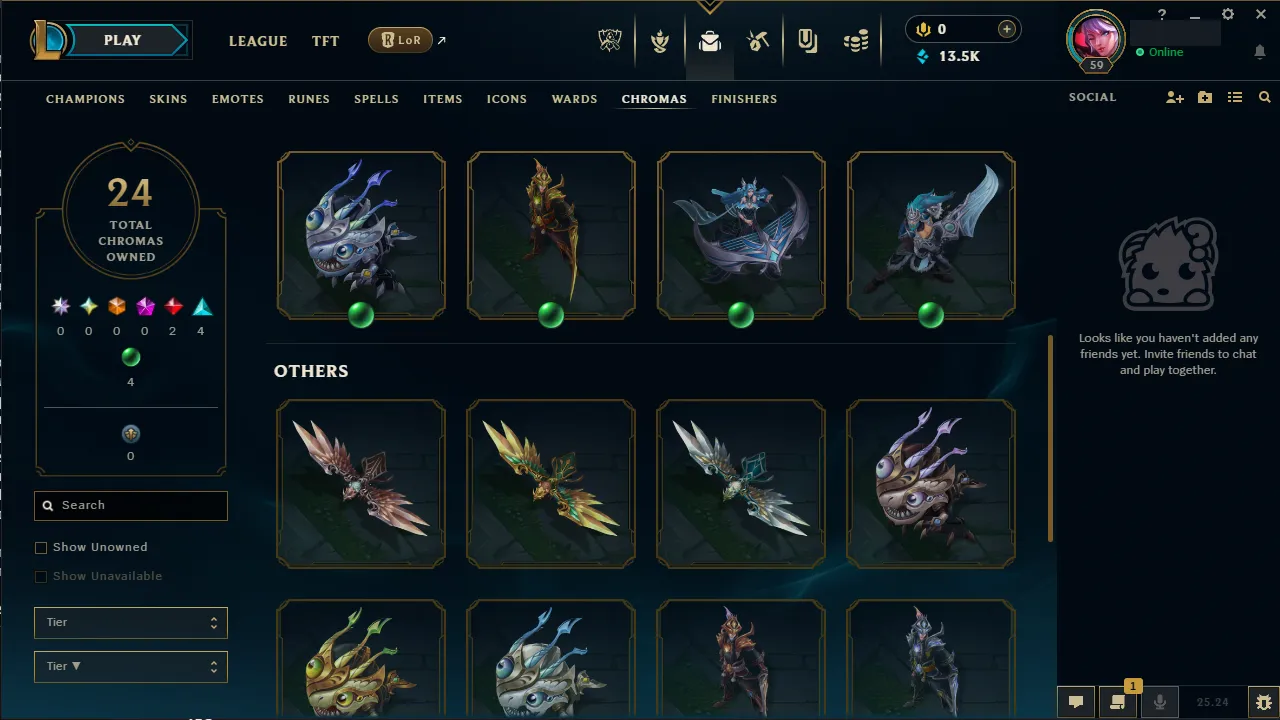Screen dimensions: 1280x720
Task: Launch LoR from the top bar
Action: click(x=400, y=40)
